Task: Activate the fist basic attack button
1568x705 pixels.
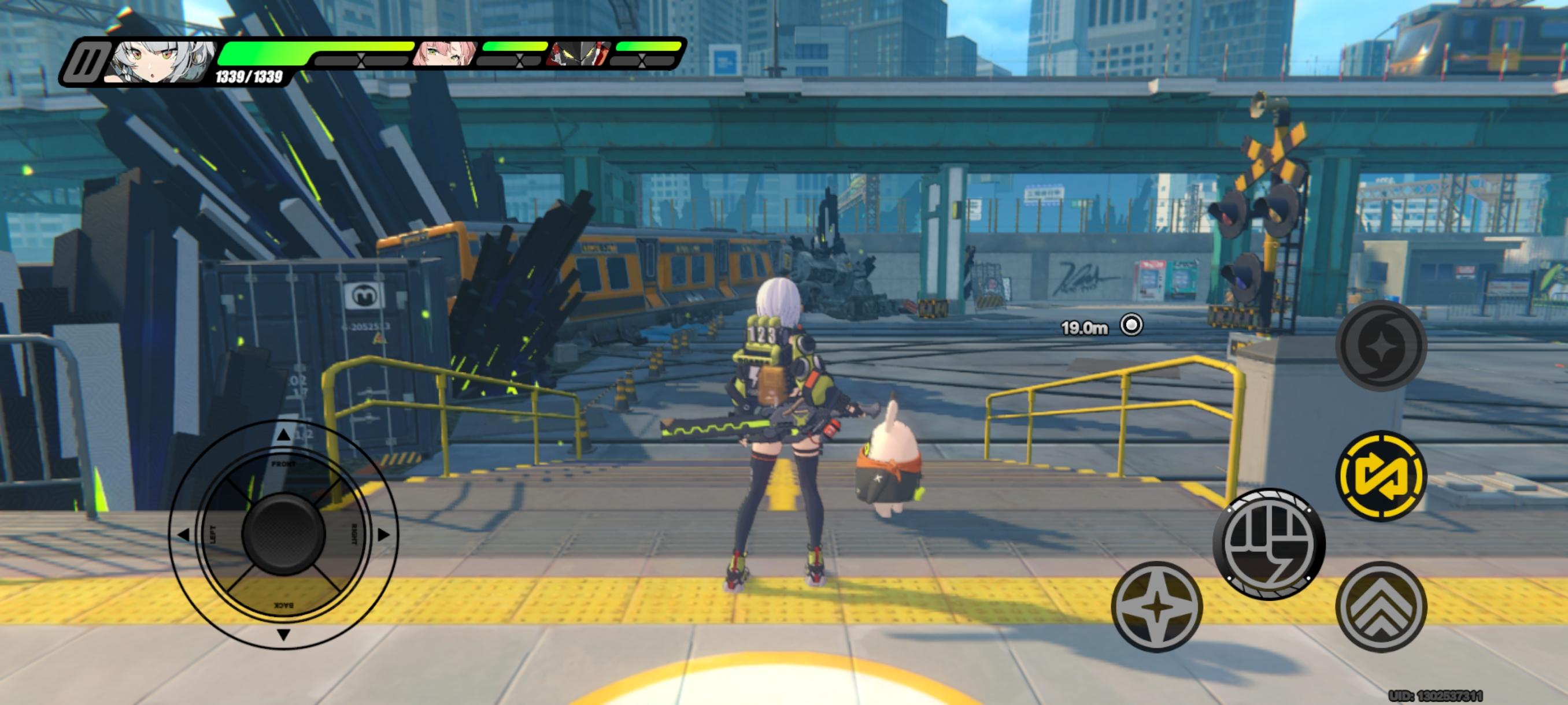Action: 1269,544
